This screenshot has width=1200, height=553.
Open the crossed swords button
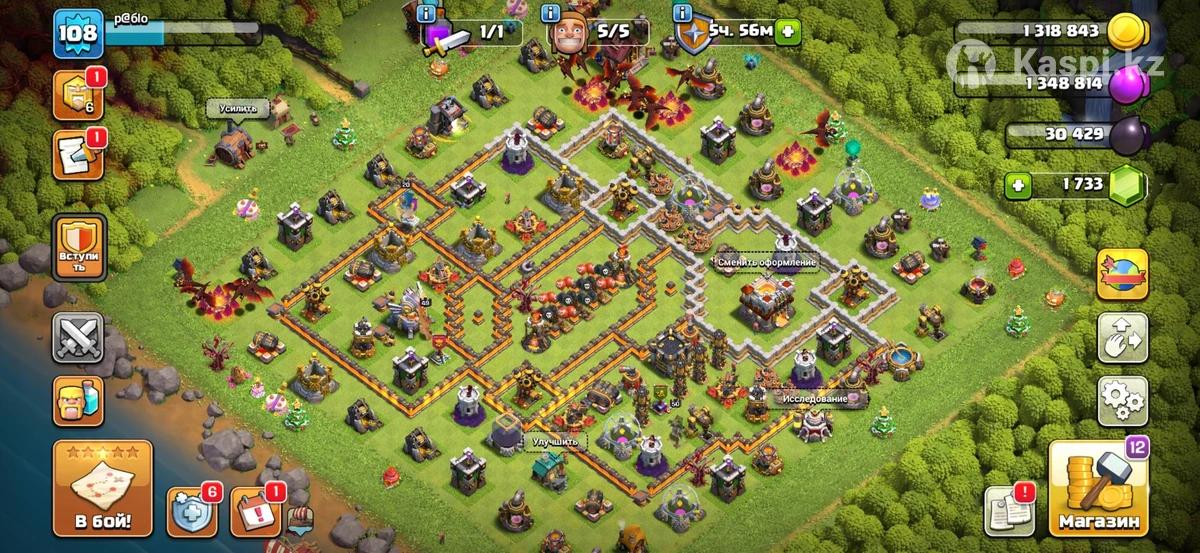78,338
